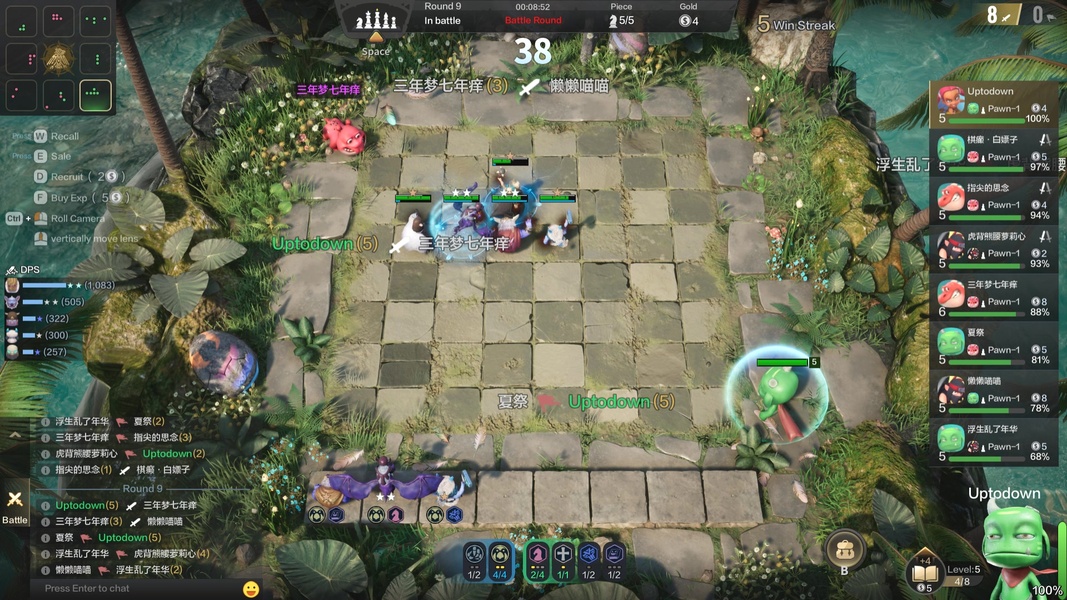This screenshot has width=1067, height=600.
Task: Choose the highlighted bottom-right formation tile
Action: (x=95, y=95)
